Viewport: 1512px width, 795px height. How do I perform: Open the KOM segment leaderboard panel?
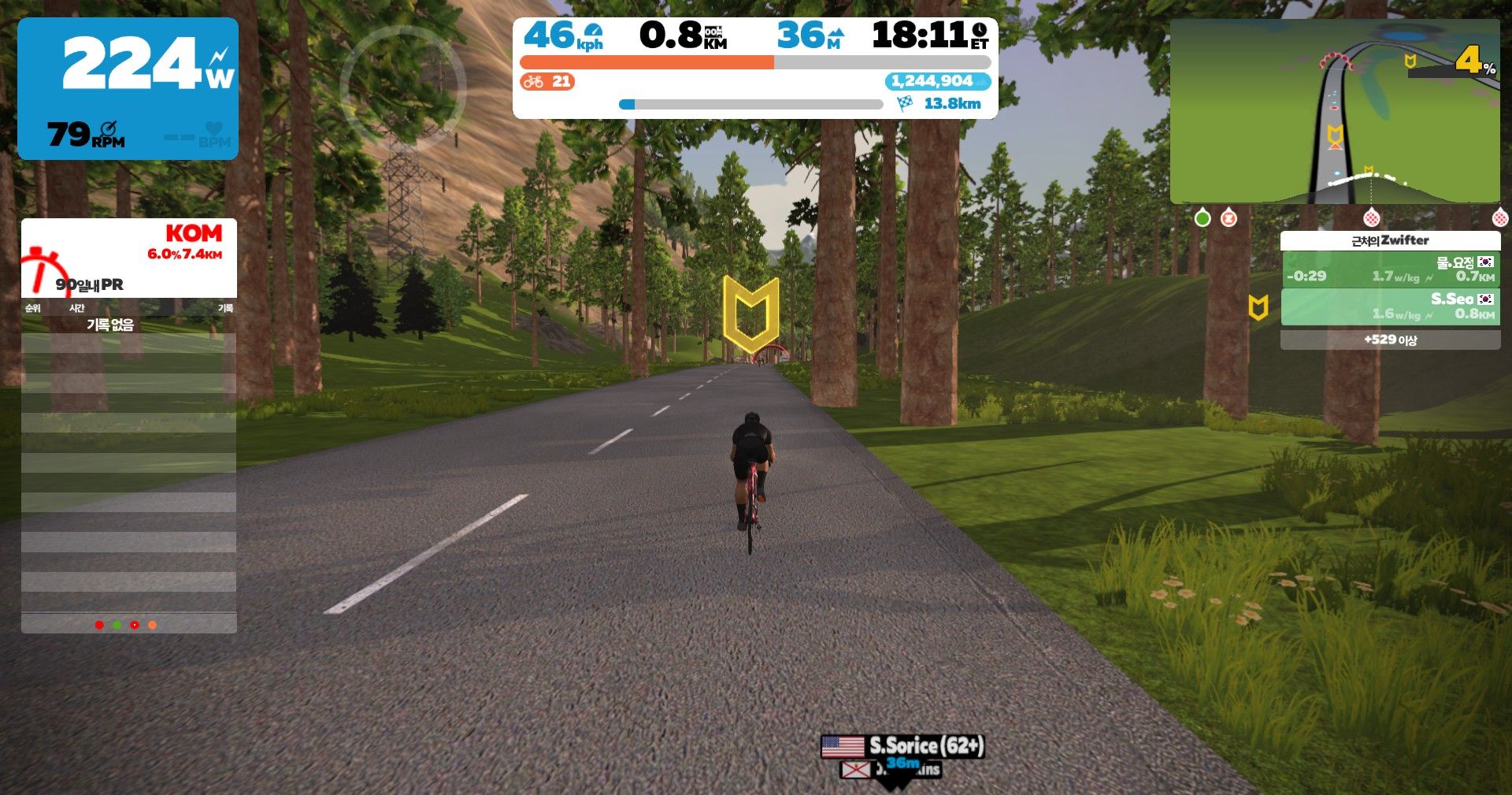[x=128, y=258]
